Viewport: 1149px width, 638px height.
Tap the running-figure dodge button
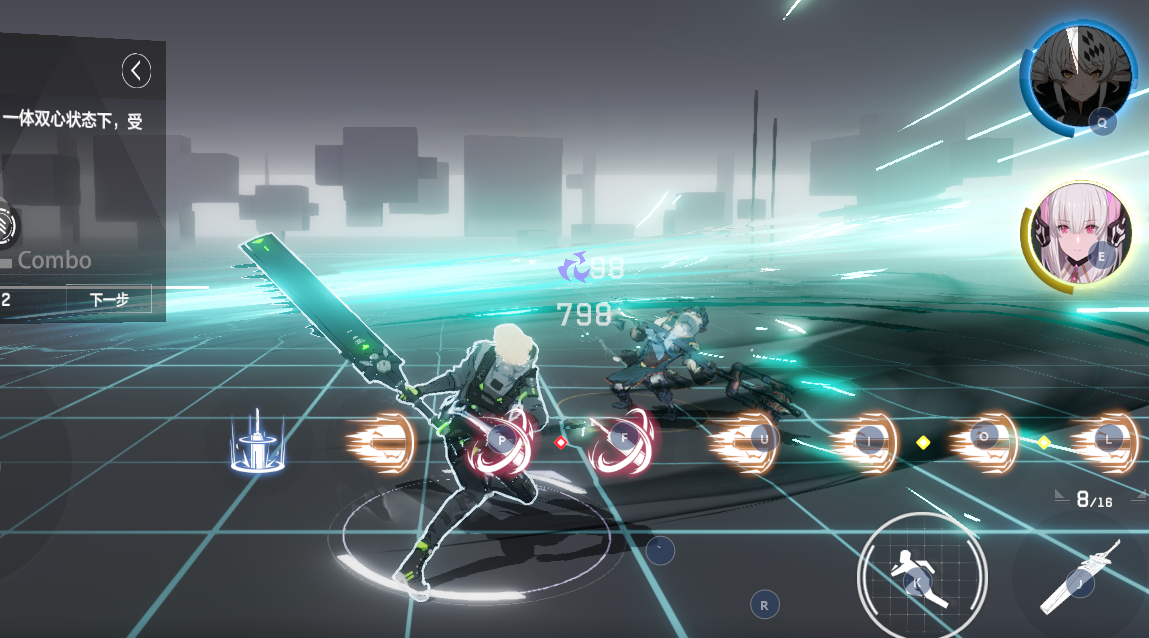click(921, 575)
